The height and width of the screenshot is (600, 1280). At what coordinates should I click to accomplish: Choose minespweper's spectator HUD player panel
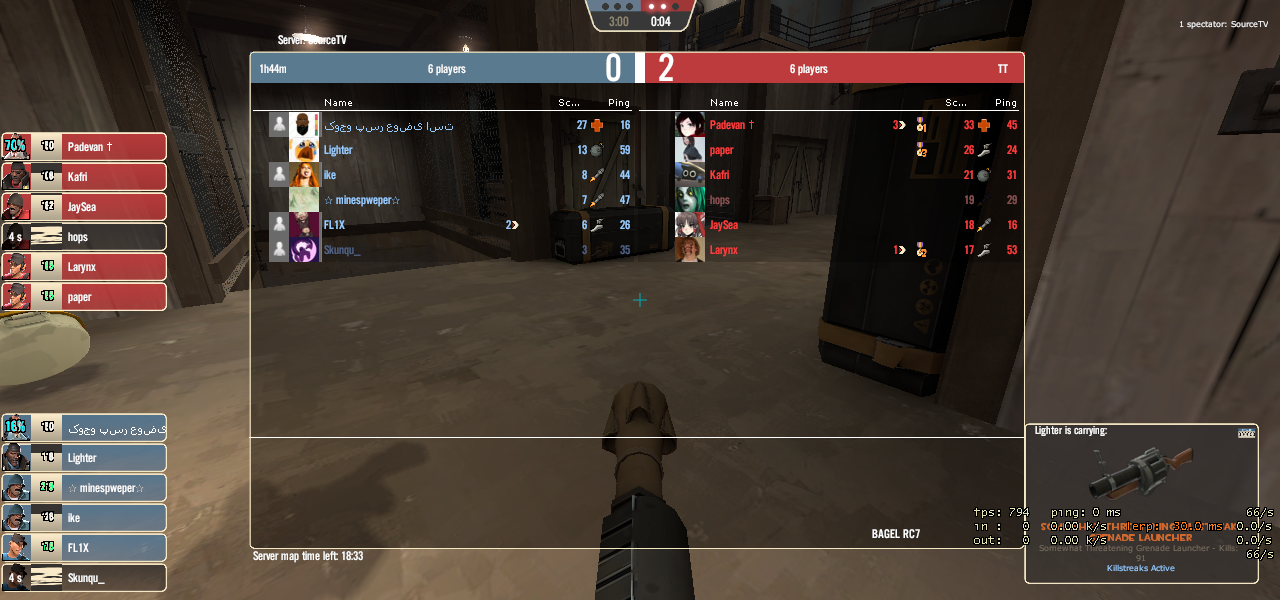84,488
